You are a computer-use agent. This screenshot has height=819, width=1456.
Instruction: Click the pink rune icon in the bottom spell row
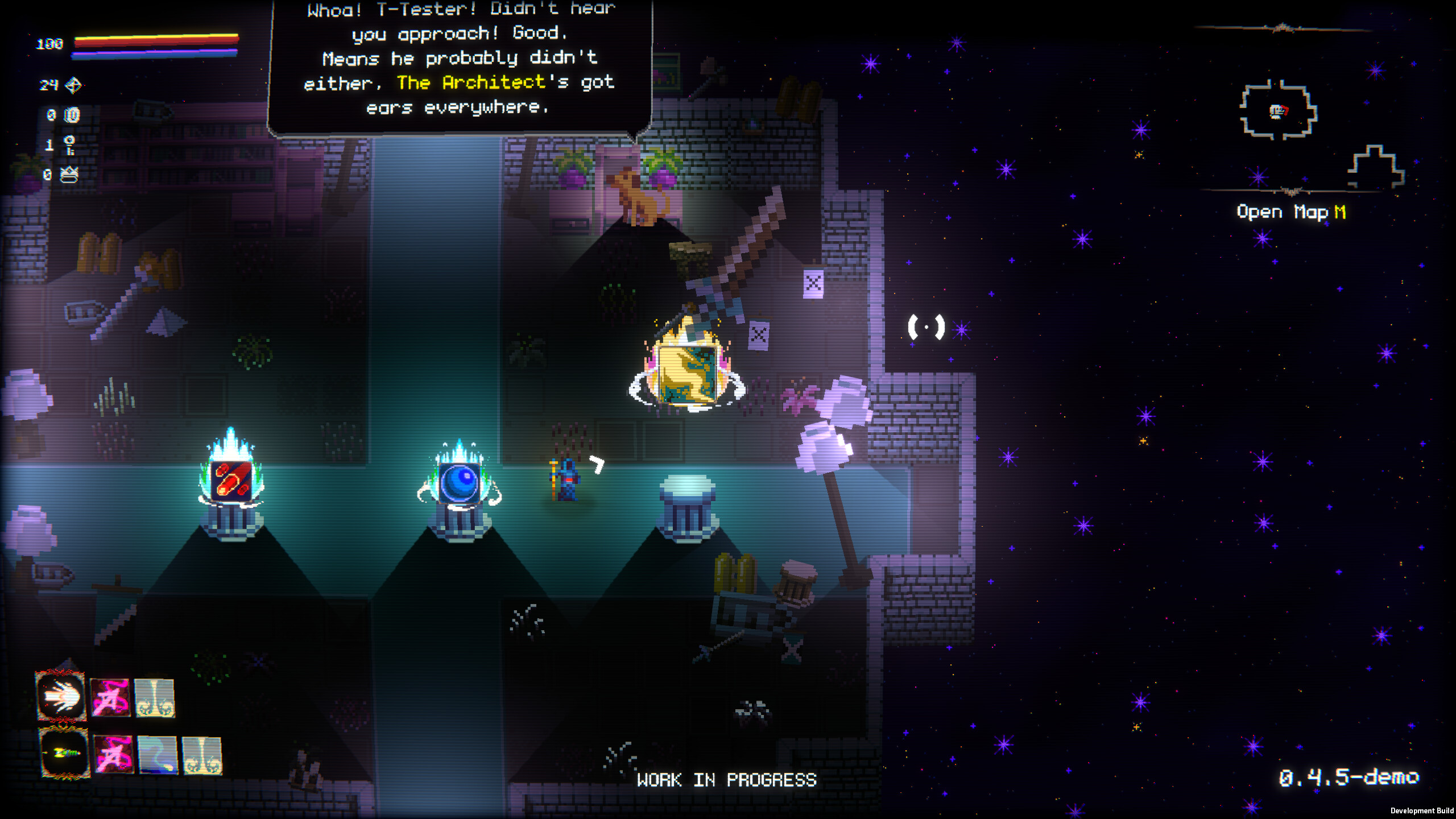point(114,756)
